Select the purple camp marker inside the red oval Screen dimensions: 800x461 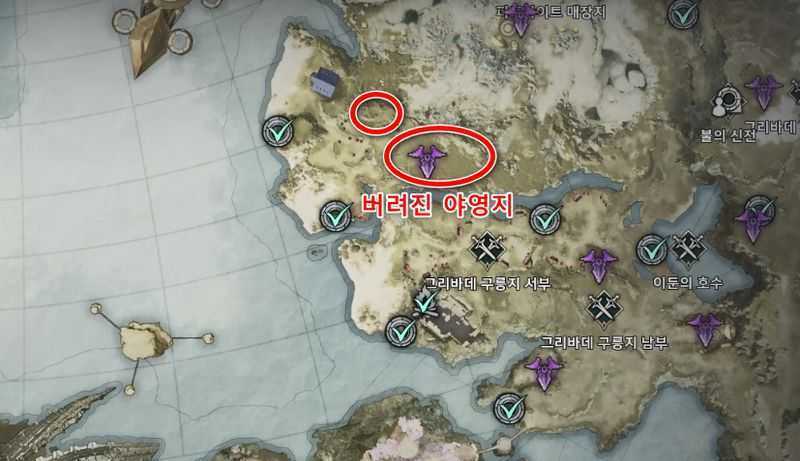427,158
